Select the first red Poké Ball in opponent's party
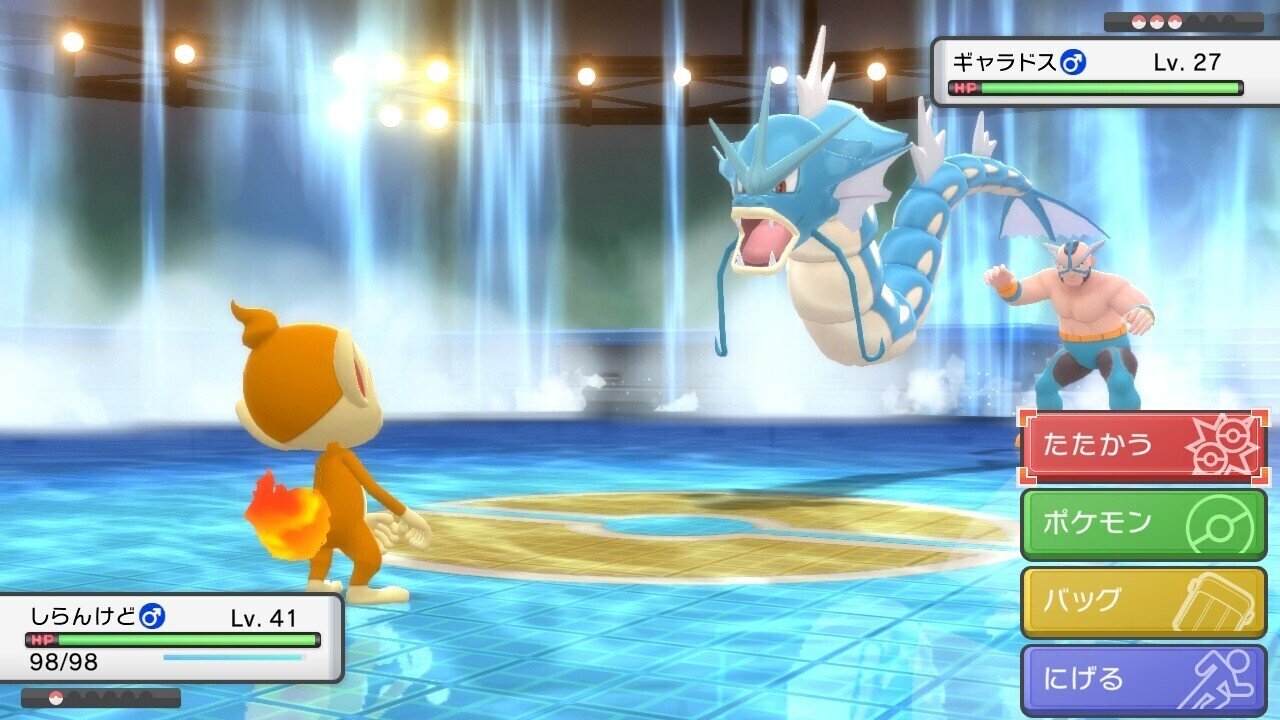 click(1139, 21)
